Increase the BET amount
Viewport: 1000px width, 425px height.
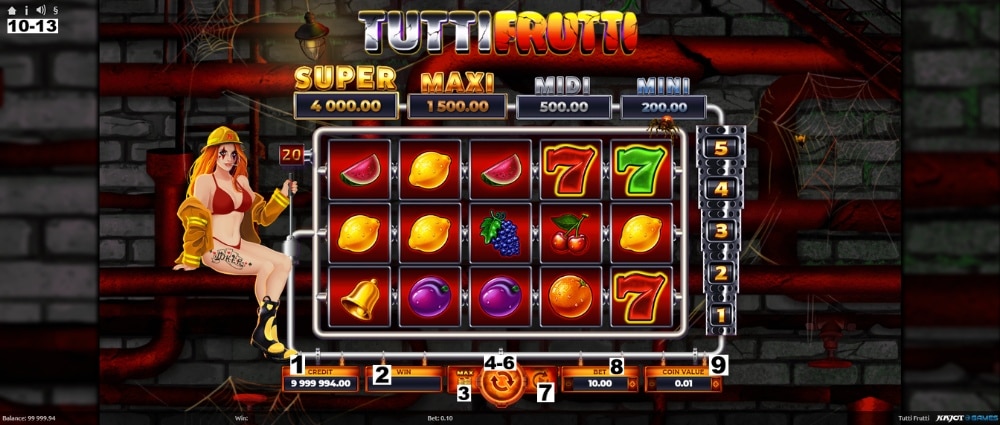[x=632, y=383]
